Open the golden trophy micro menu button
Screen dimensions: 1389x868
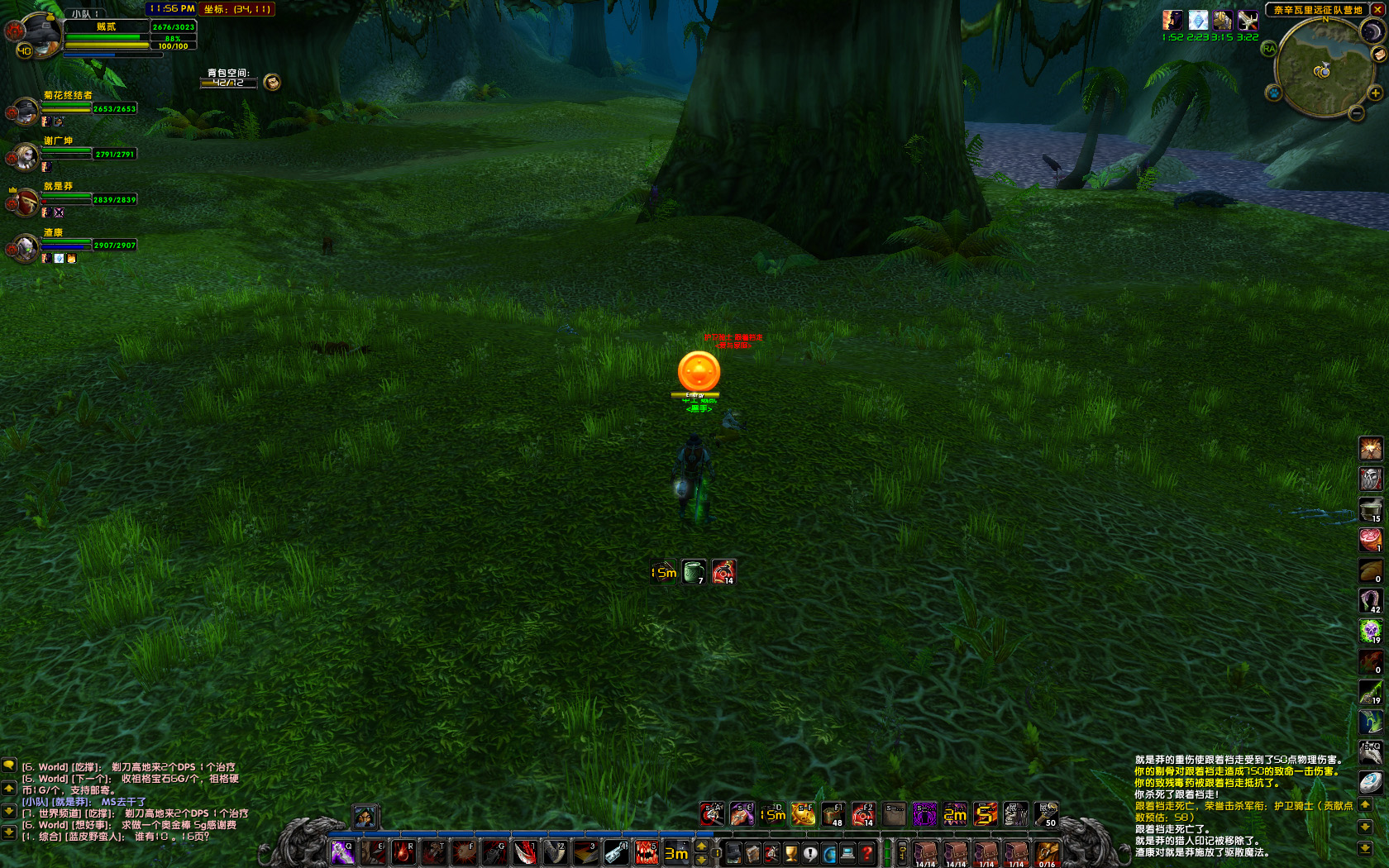(791, 853)
